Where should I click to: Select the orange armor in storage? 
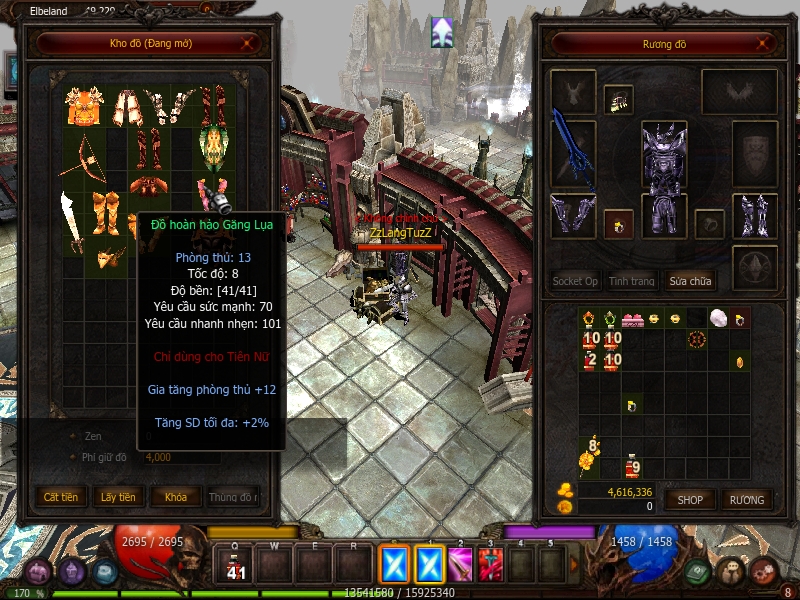(84, 106)
